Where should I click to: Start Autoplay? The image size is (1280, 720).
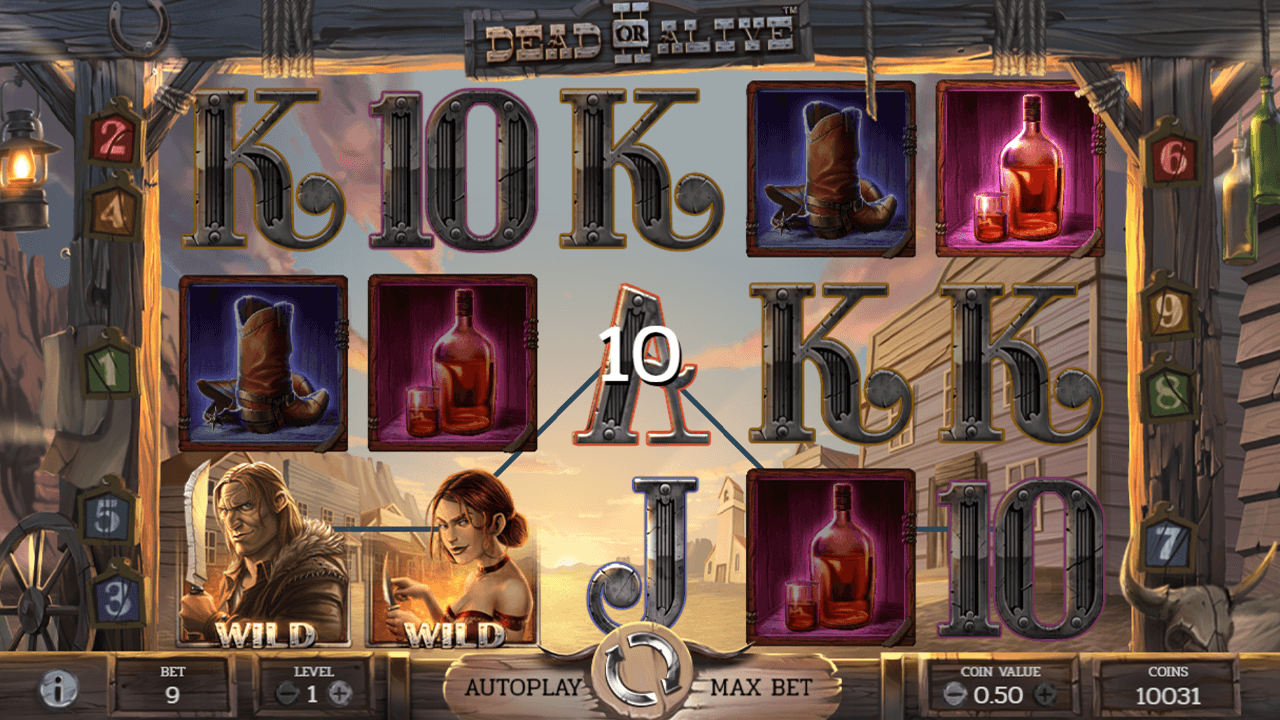(523, 687)
